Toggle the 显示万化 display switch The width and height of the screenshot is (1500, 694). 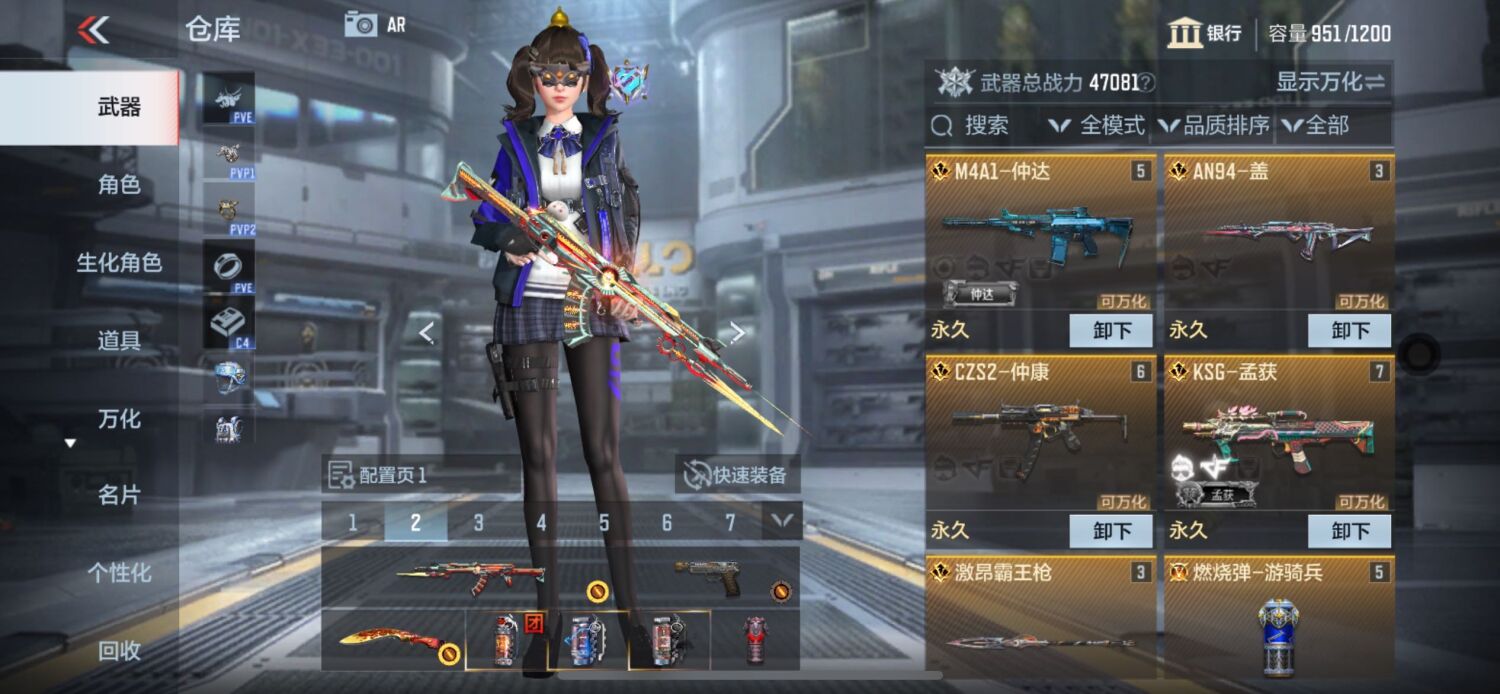(x=1330, y=82)
